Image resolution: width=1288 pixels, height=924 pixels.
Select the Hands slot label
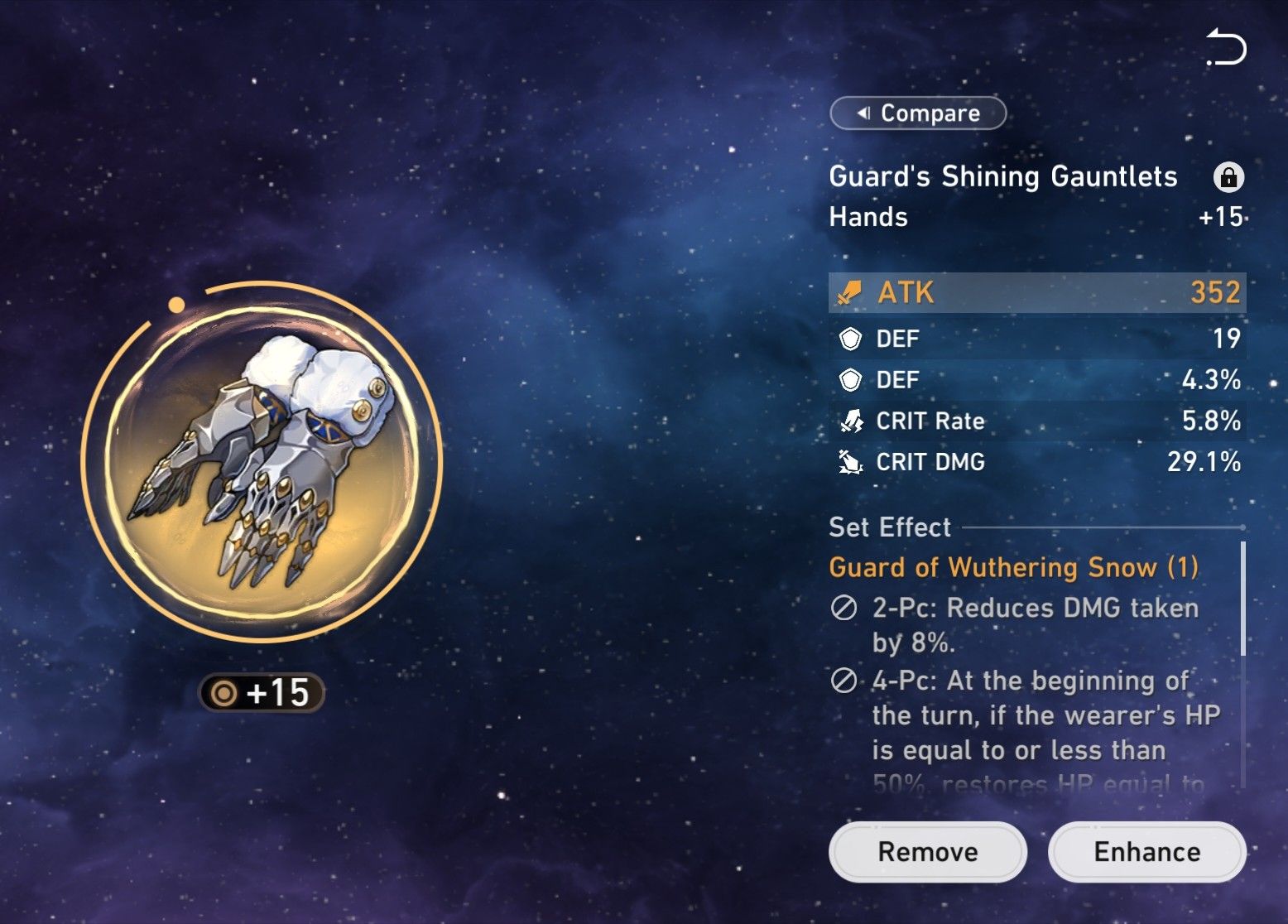[x=867, y=218]
